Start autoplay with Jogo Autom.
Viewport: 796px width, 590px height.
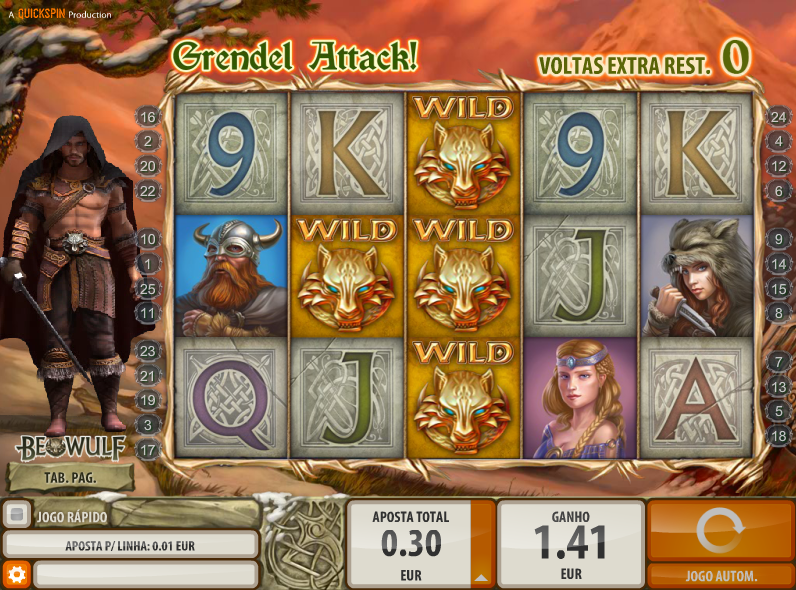pos(720,576)
